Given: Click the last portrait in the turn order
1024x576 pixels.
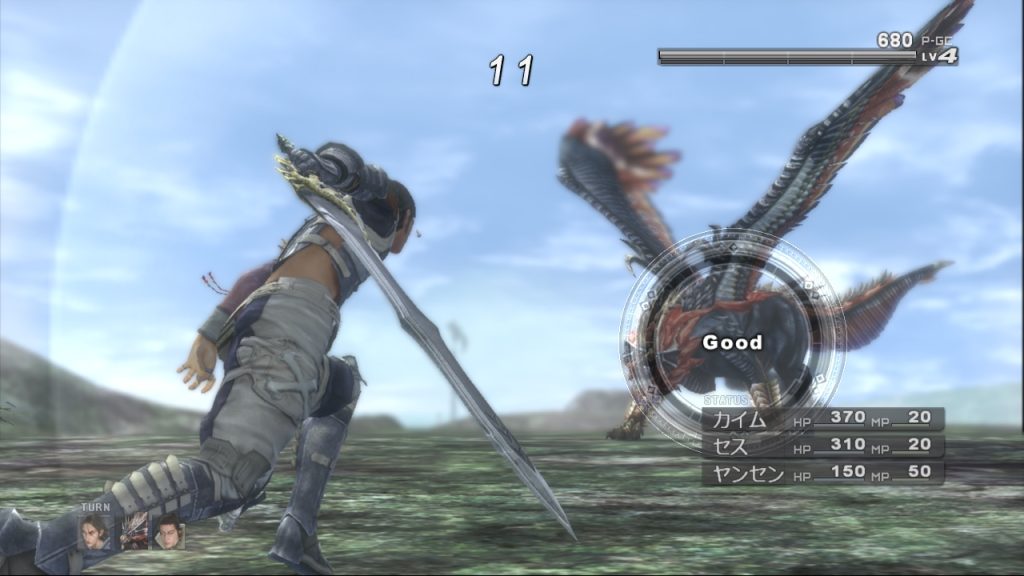Looking at the screenshot, I should click(169, 531).
